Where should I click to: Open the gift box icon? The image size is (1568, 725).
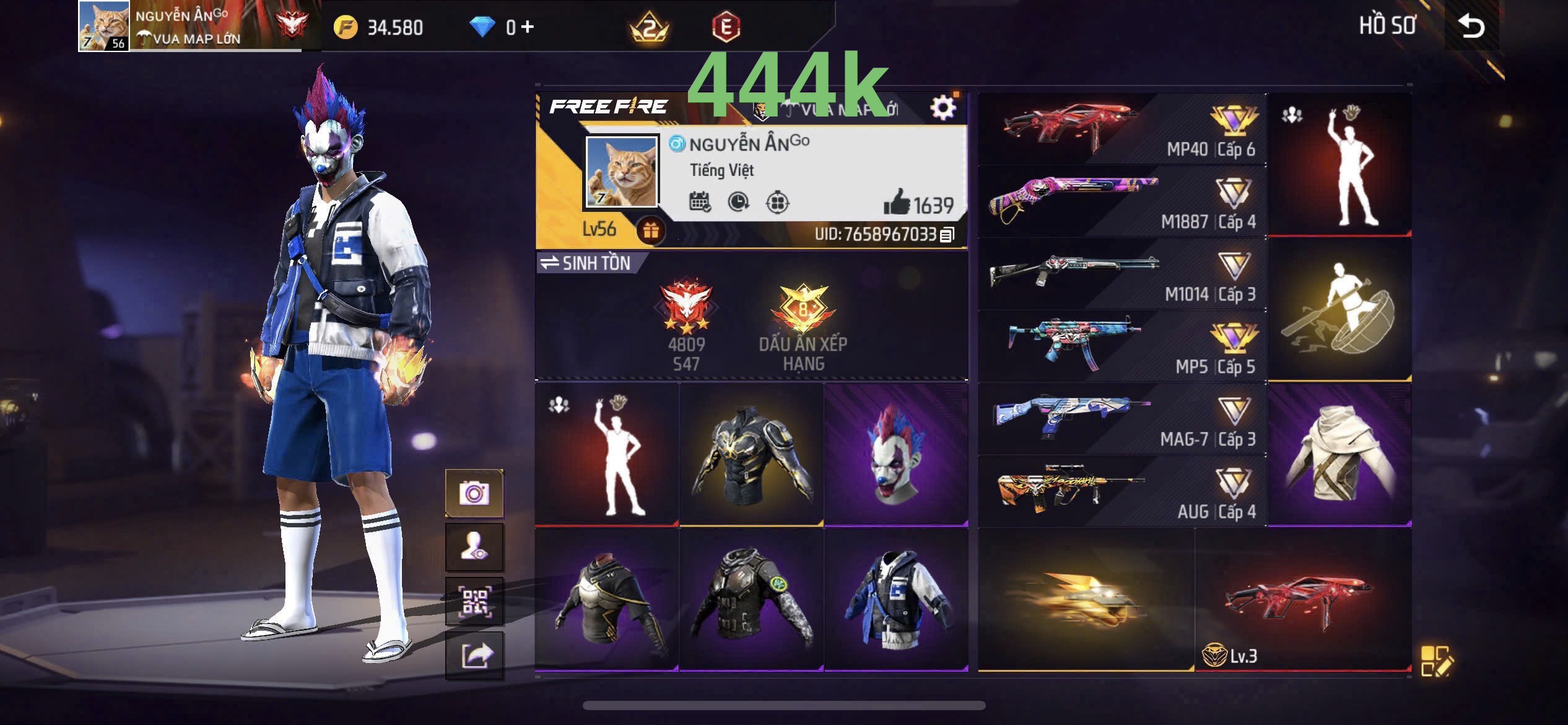650,231
